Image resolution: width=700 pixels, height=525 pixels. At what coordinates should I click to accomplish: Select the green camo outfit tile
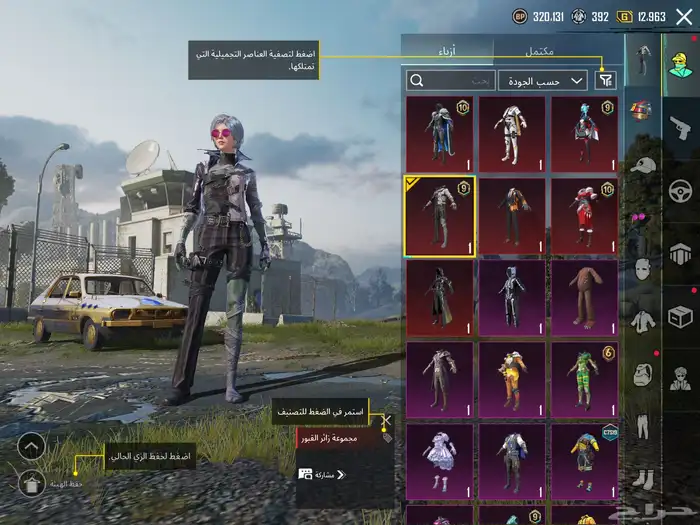(x=584, y=376)
